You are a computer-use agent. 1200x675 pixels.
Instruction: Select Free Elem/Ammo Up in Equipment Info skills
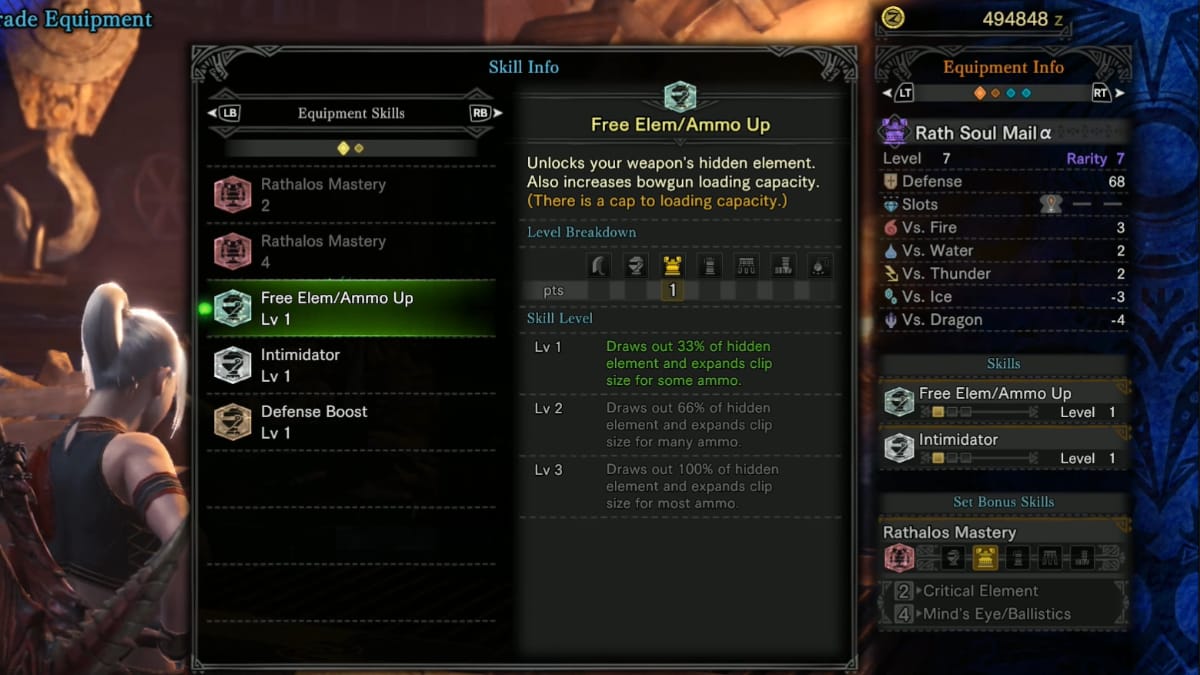click(x=1003, y=402)
